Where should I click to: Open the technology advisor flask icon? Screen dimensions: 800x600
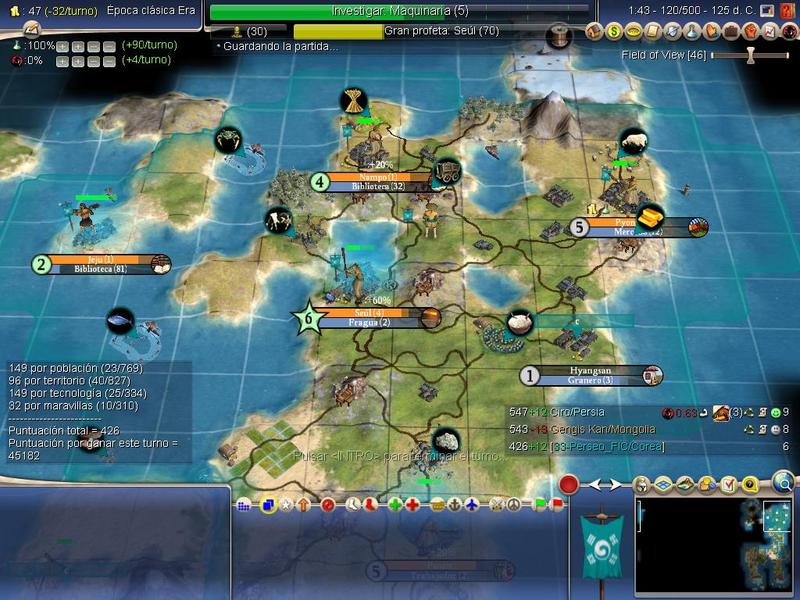pos(690,31)
